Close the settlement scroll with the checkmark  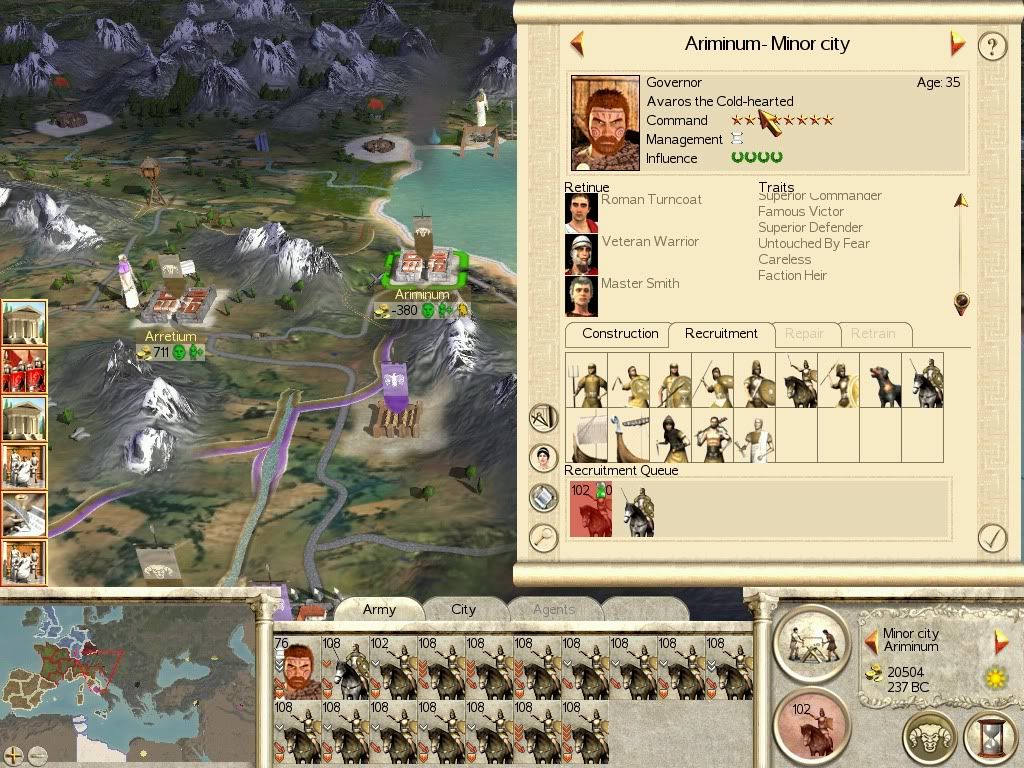[991, 538]
